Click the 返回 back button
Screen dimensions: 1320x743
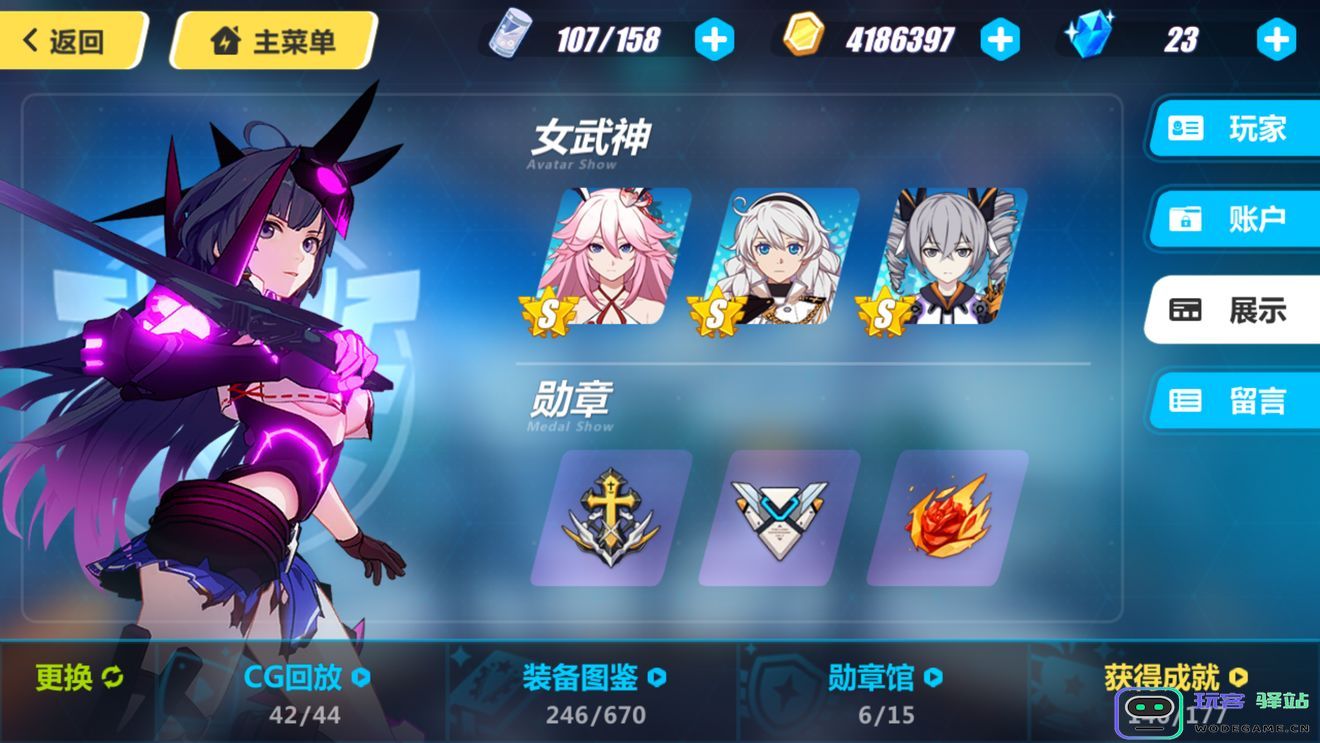pos(65,38)
